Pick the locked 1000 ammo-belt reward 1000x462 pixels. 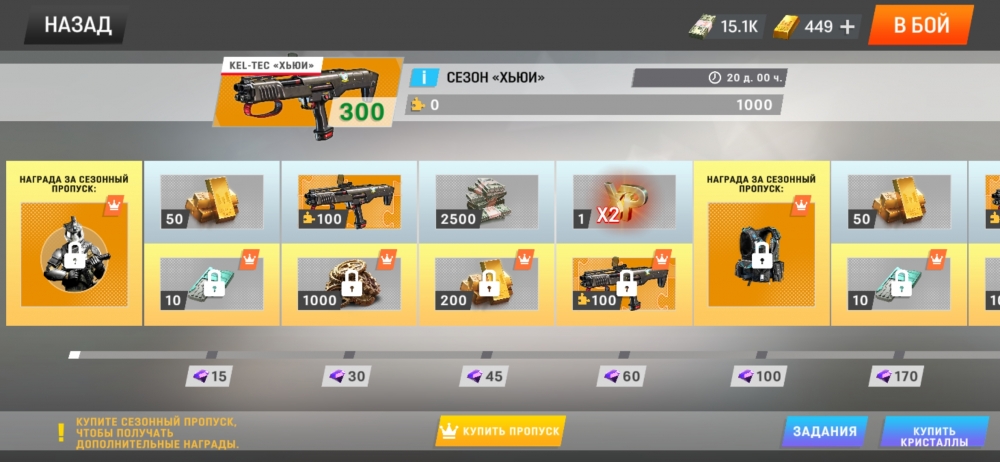[x=349, y=284]
